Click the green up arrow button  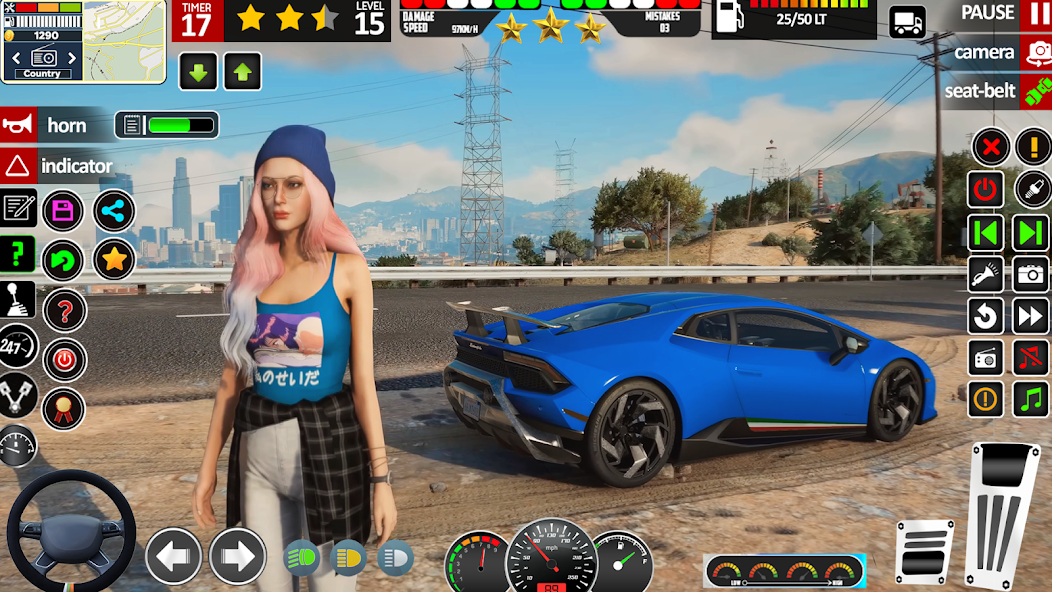pyautogui.click(x=242, y=72)
